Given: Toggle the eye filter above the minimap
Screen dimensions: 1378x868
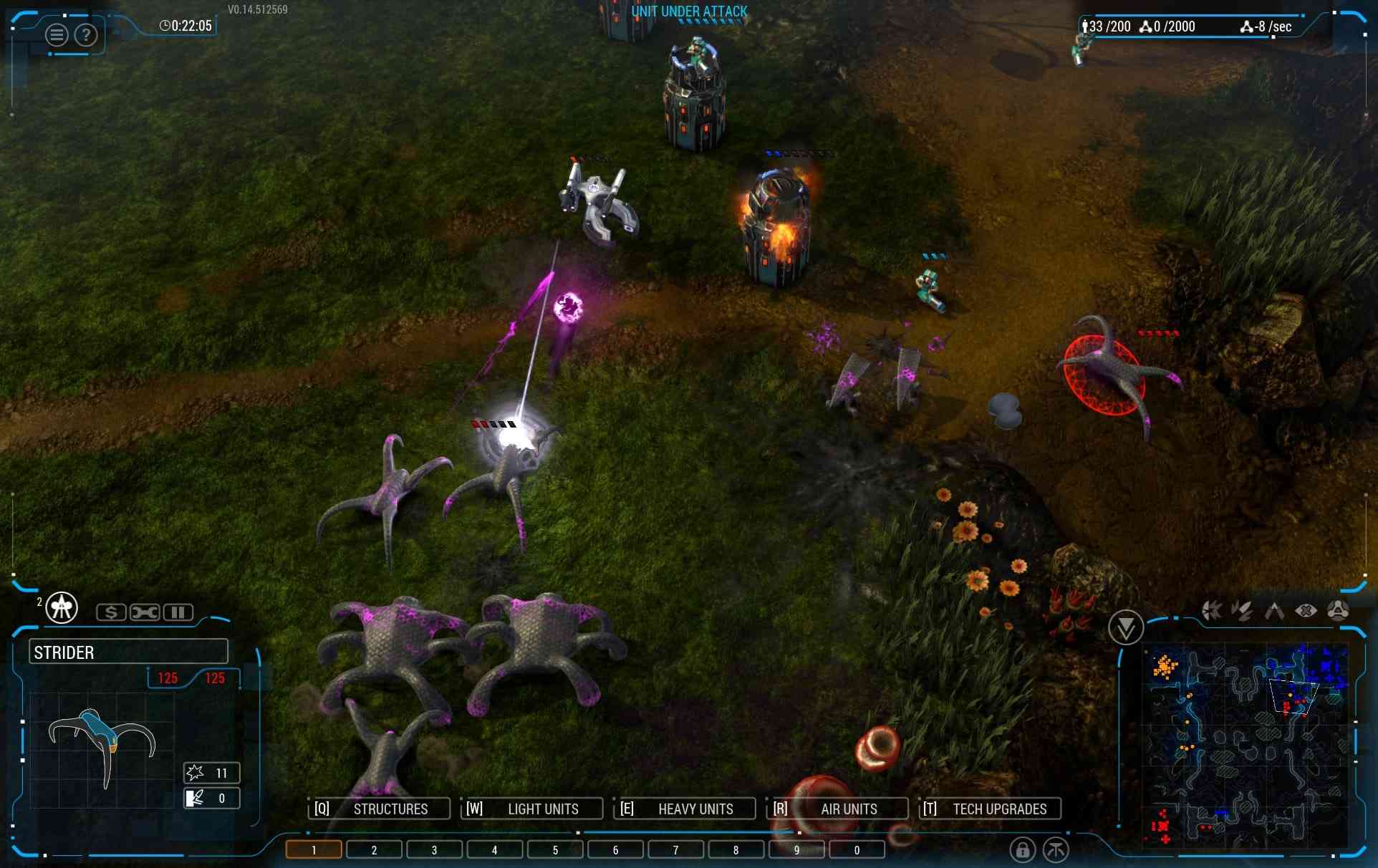Looking at the screenshot, I should [1306, 611].
